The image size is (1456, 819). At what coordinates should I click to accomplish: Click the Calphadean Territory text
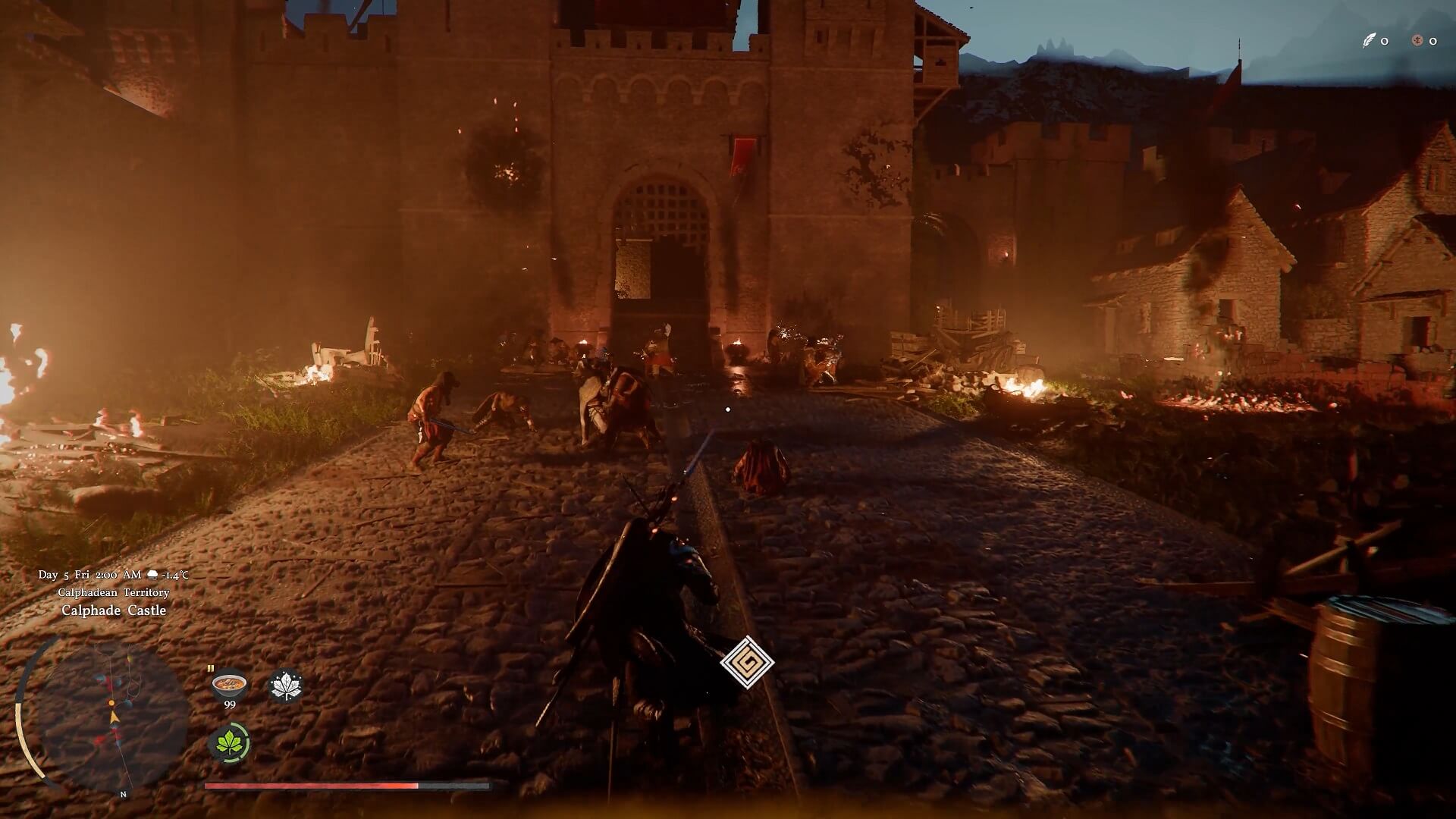(x=114, y=592)
